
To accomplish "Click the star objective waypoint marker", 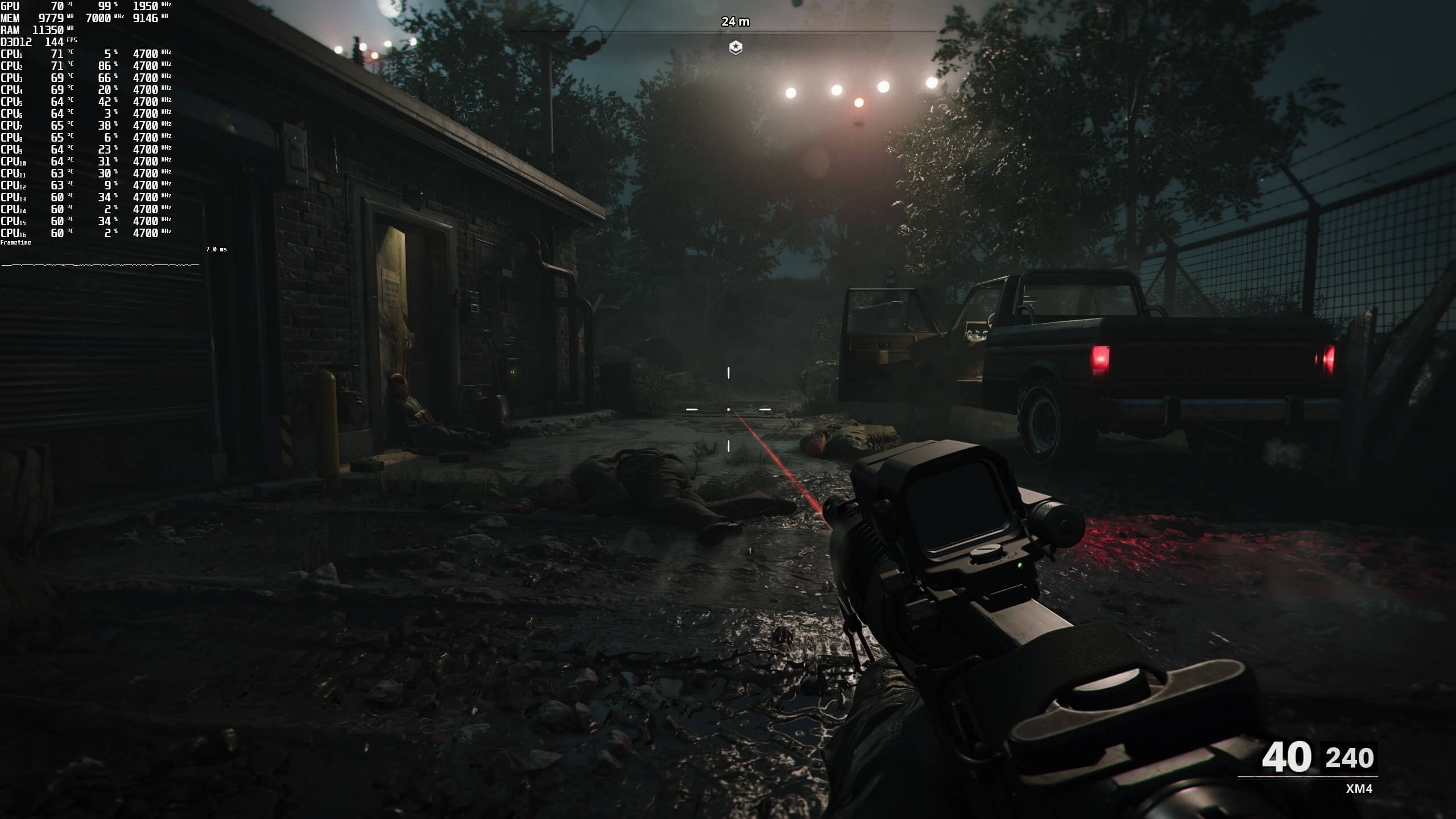I will tap(735, 47).
